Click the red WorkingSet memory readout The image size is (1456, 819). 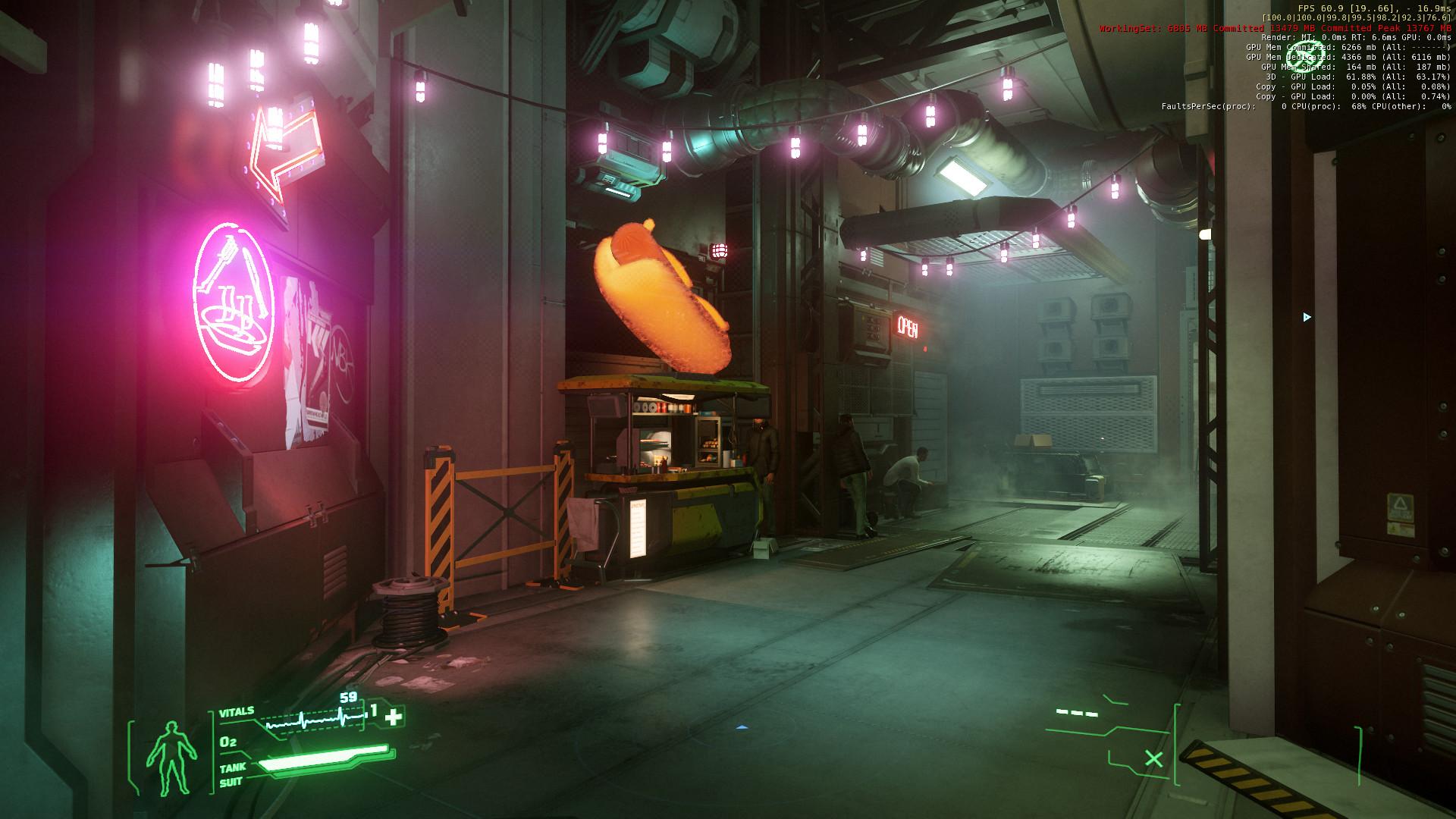(x=1274, y=27)
